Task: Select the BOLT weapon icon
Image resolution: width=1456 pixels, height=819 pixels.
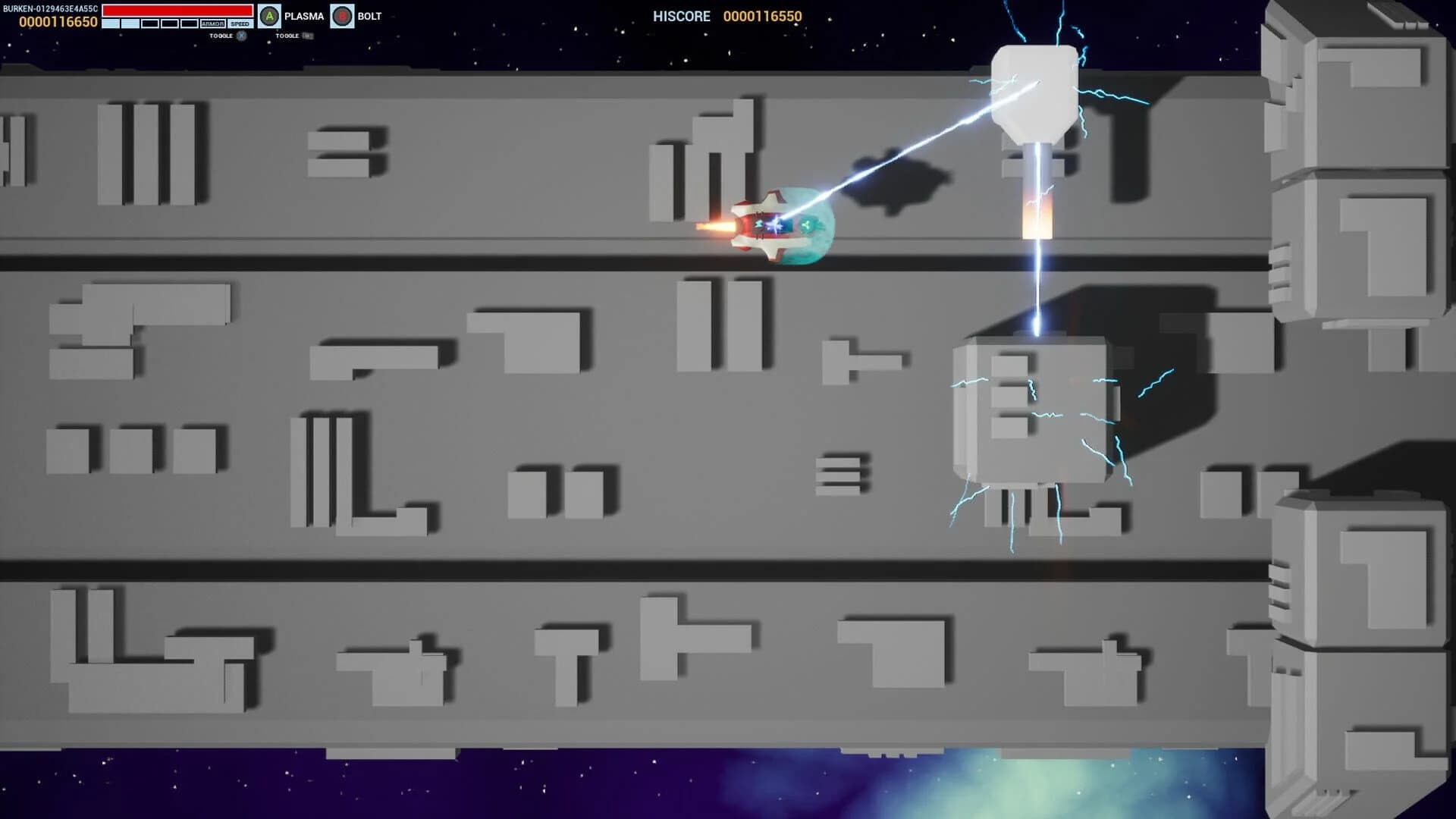Action: tap(372, 15)
